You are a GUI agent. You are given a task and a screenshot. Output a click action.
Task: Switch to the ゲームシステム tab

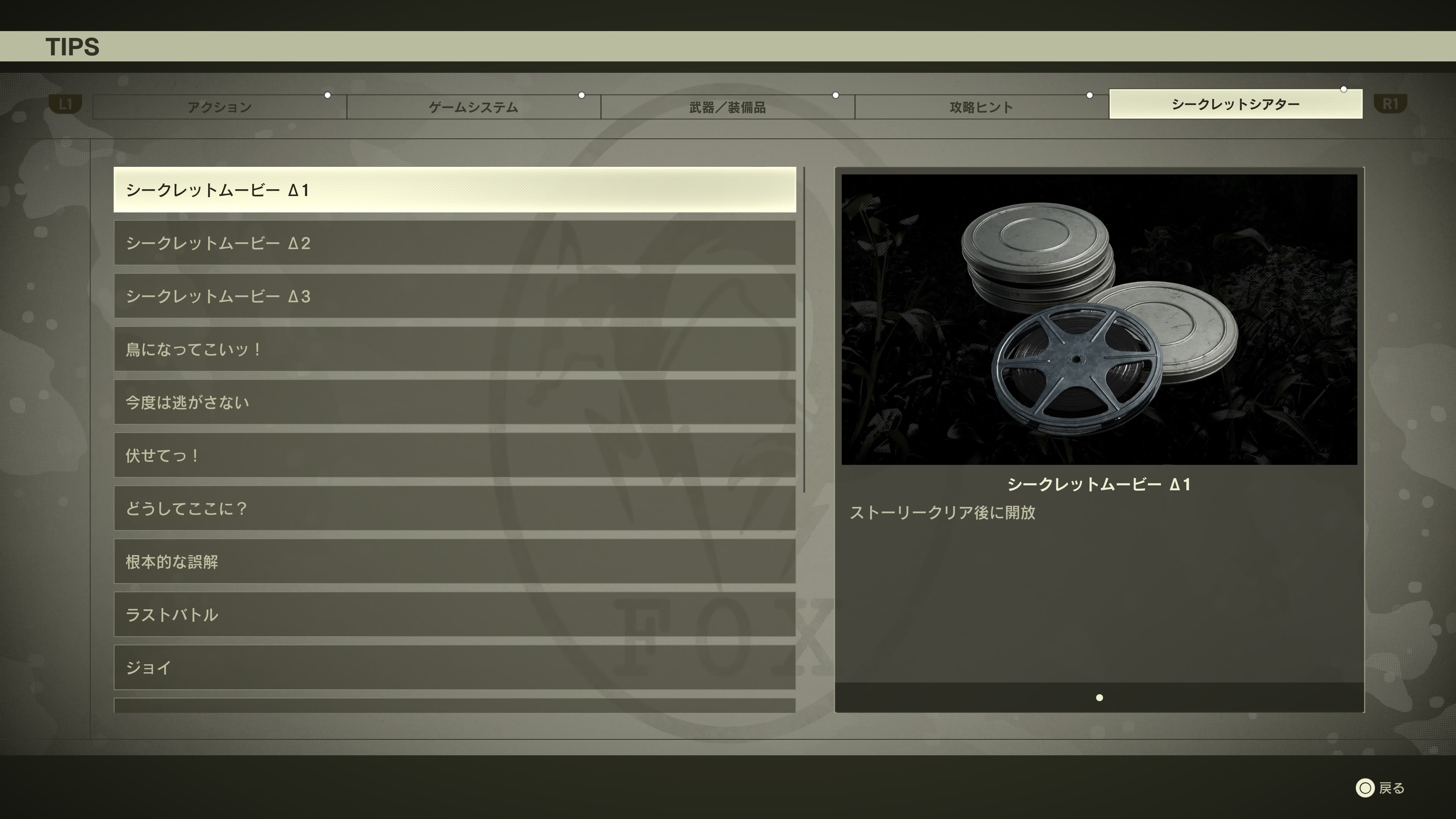coord(474,107)
